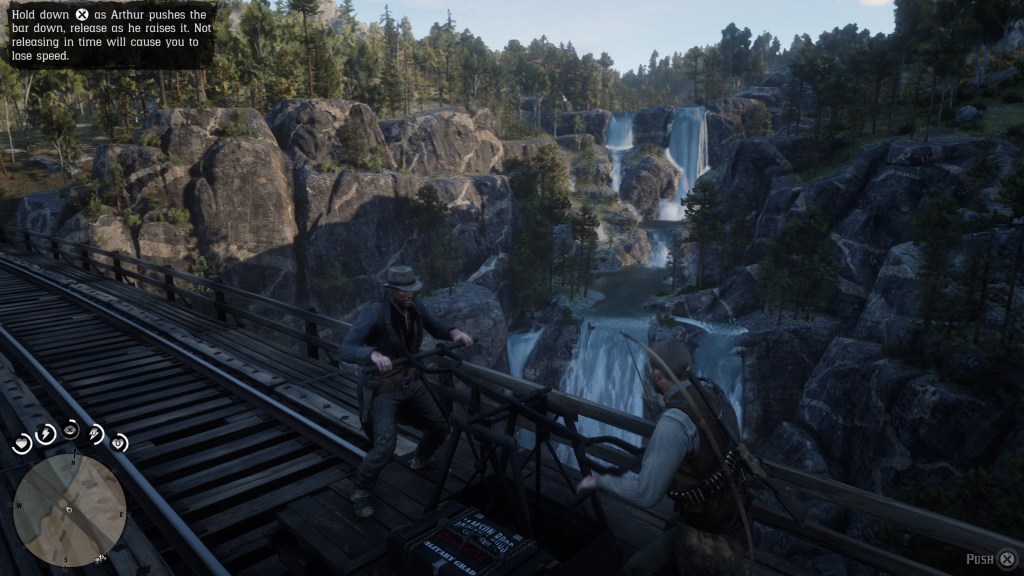This screenshot has width=1024, height=576.
Task: Open the circular minimap
Action: click(69, 510)
